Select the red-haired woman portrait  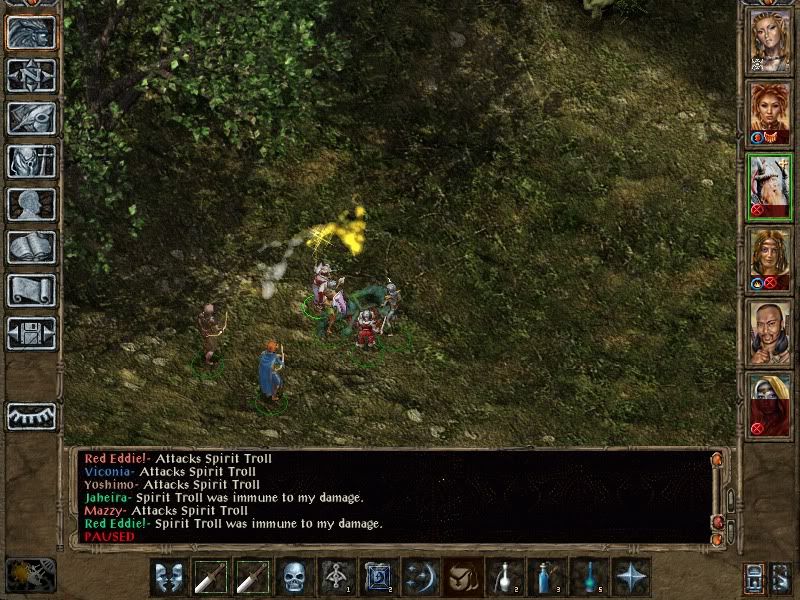pos(770,114)
